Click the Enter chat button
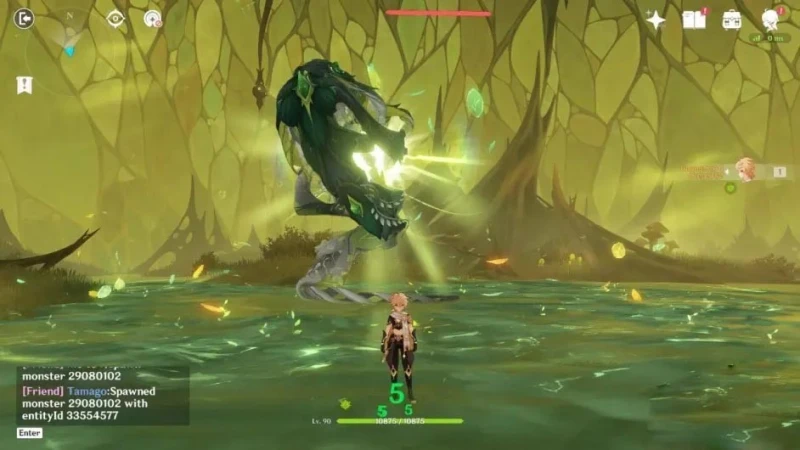Screen dimensions: 800x450 click(29, 433)
